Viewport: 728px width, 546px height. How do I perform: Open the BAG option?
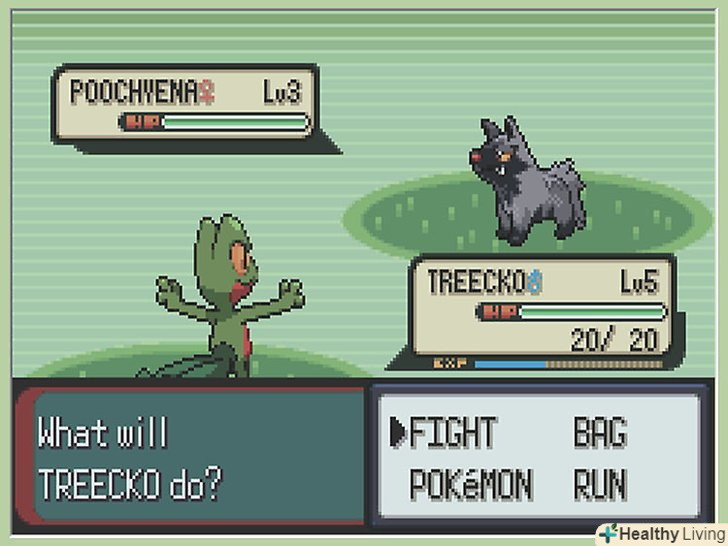coord(599,433)
